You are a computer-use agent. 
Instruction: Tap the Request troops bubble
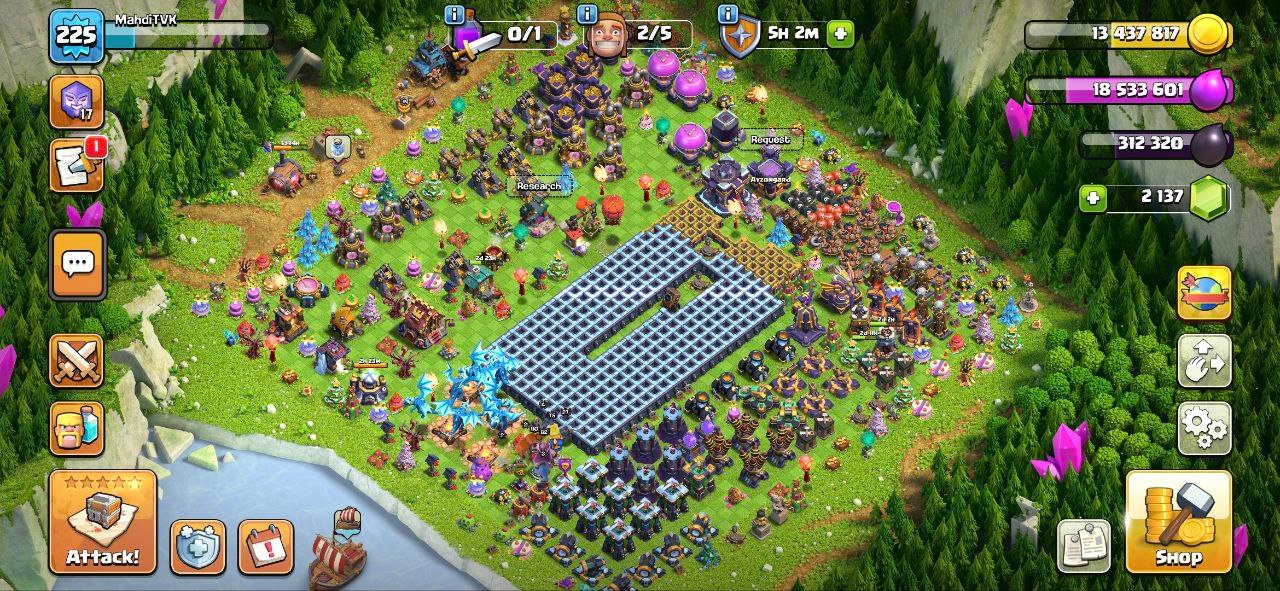pyautogui.click(x=769, y=140)
